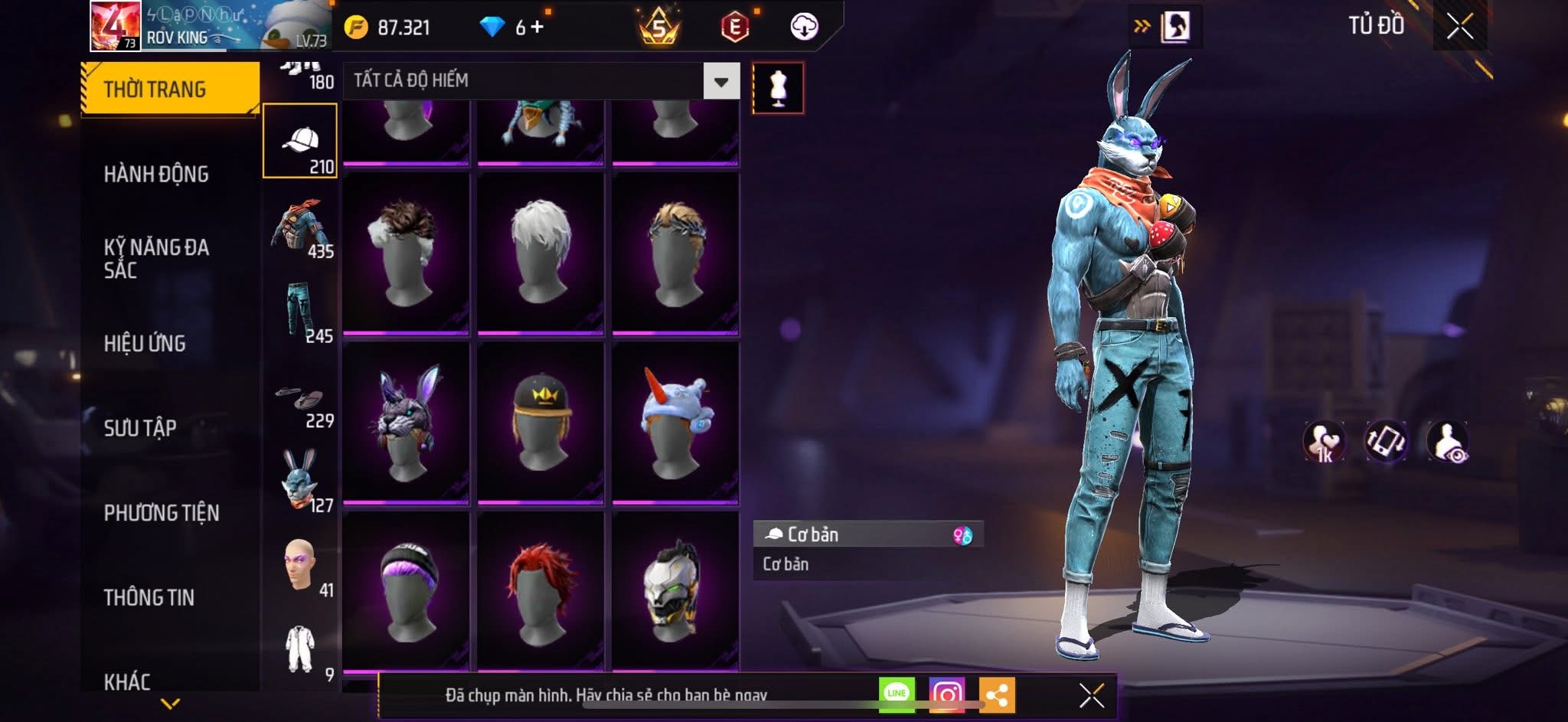Expand the TẤT CẢ ĐỘ HIẾM rarity dropdown
This screenshot has height=722, width=1568.
pyautogui.click(x=721, y=81)
